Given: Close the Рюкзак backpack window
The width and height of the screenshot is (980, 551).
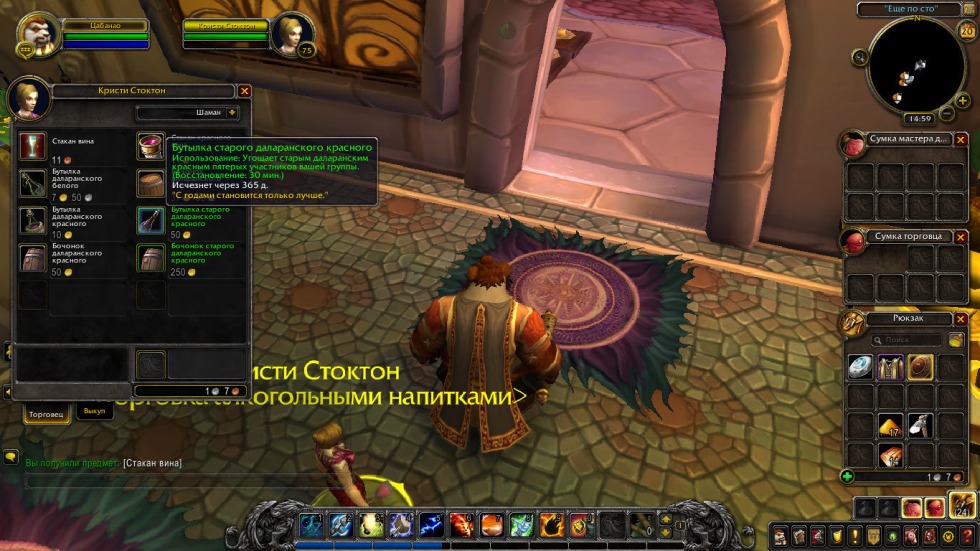Looking at the screenshot, I should tap(960, 319).
